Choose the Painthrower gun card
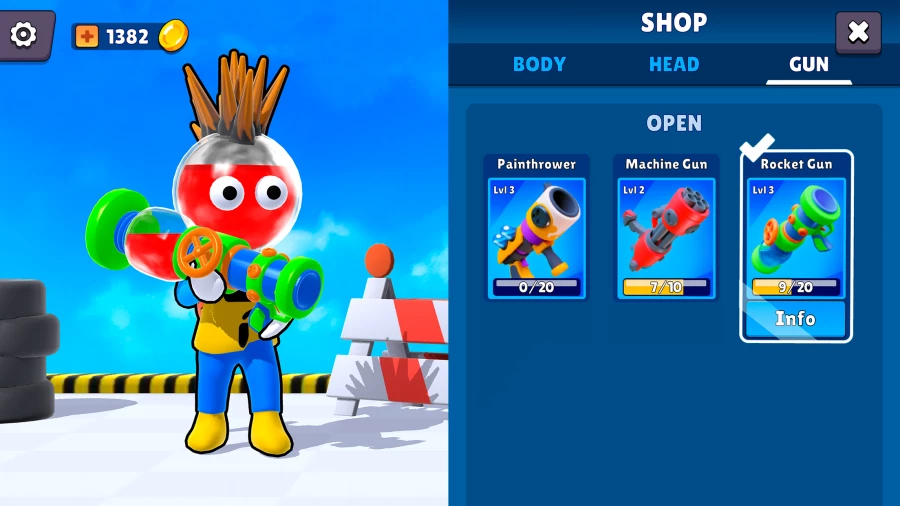The height and width of the screenshot is (506, 900). (x=537, y=228)
